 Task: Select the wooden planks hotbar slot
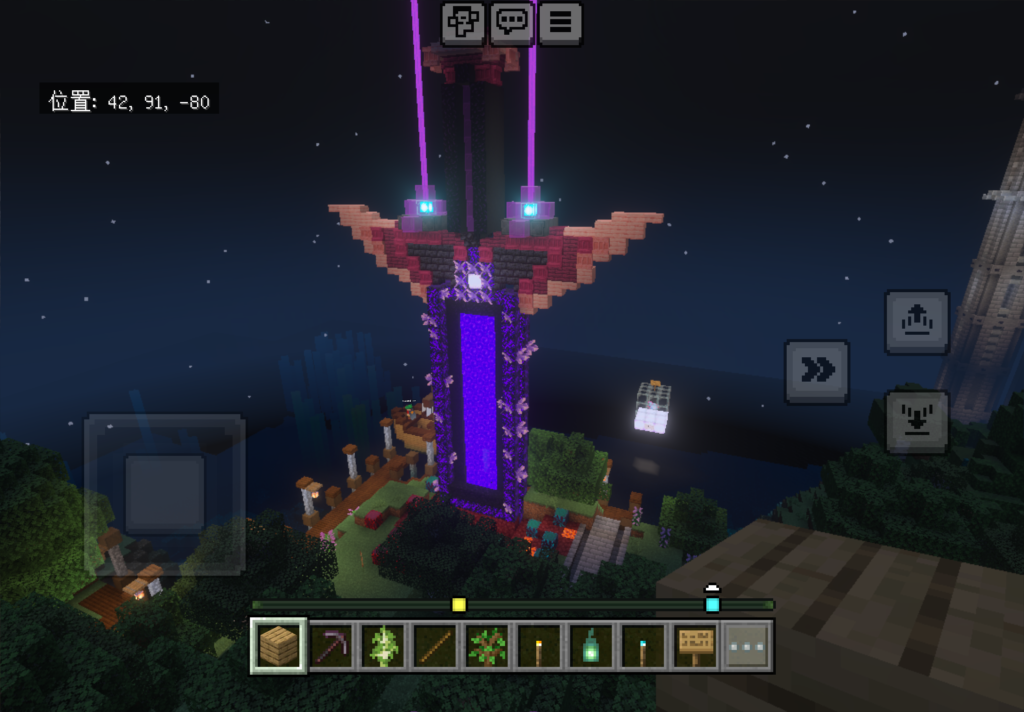coord(279,646)
